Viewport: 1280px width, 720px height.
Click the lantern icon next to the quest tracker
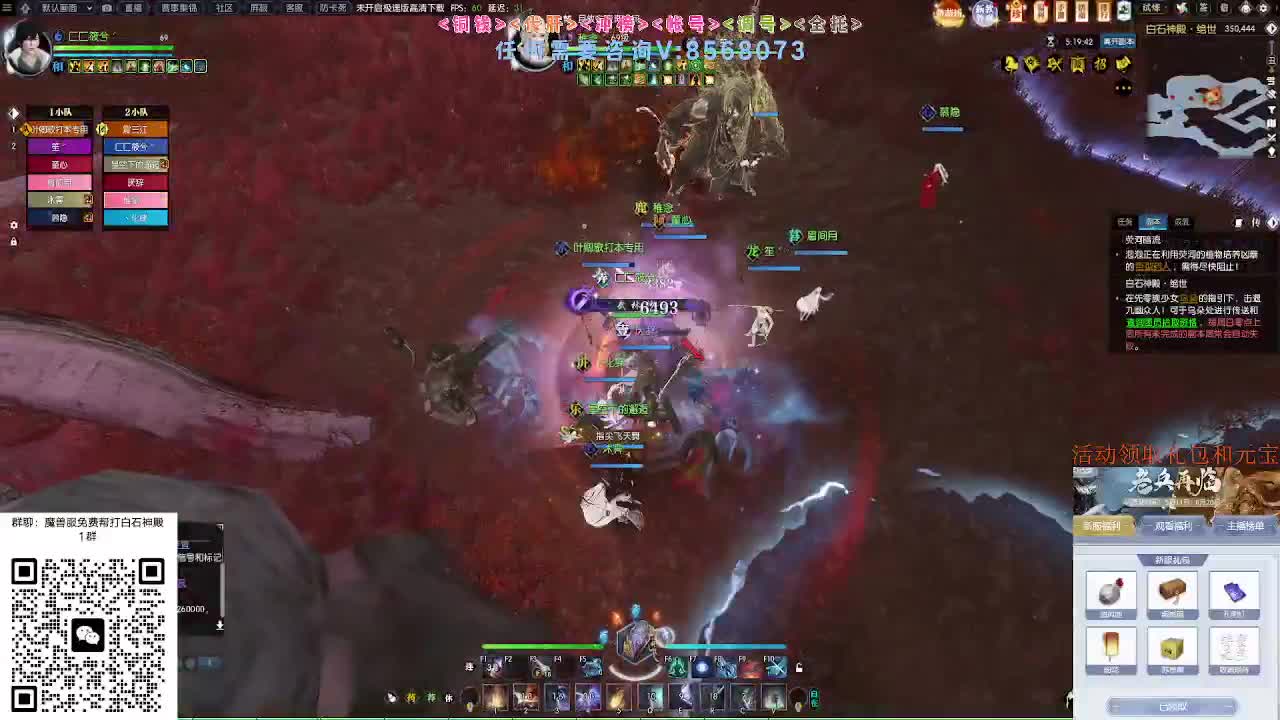[1238, 224]
